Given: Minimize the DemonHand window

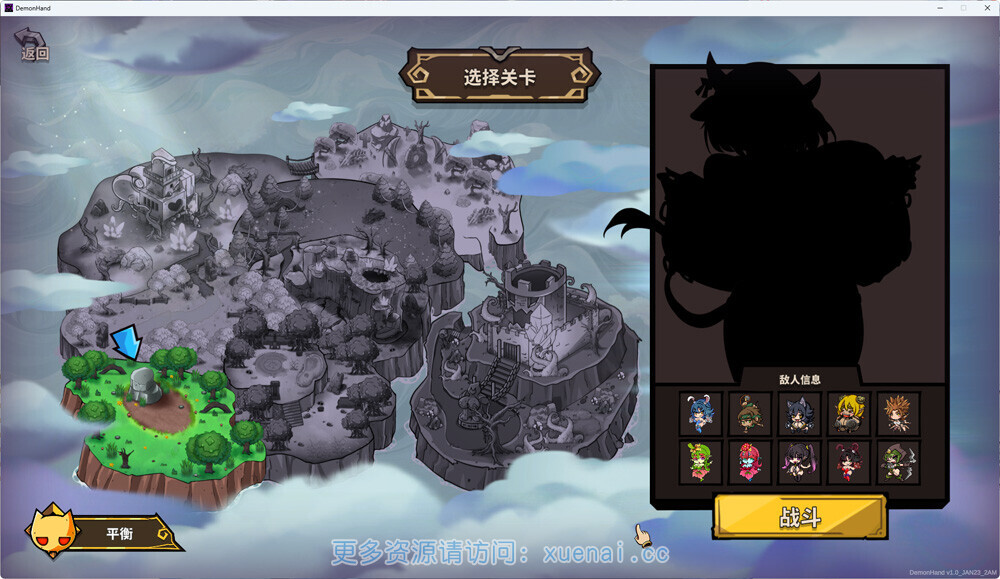Looking at the screenshot, I should tap(939, 7).
